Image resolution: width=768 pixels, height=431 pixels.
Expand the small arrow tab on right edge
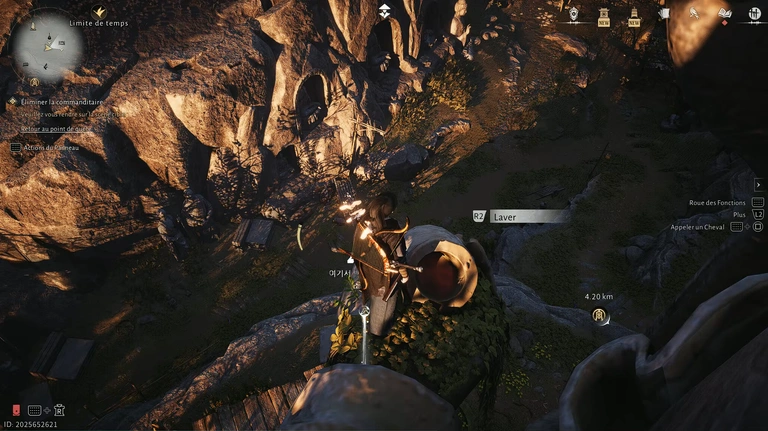[x=758, y=184]
